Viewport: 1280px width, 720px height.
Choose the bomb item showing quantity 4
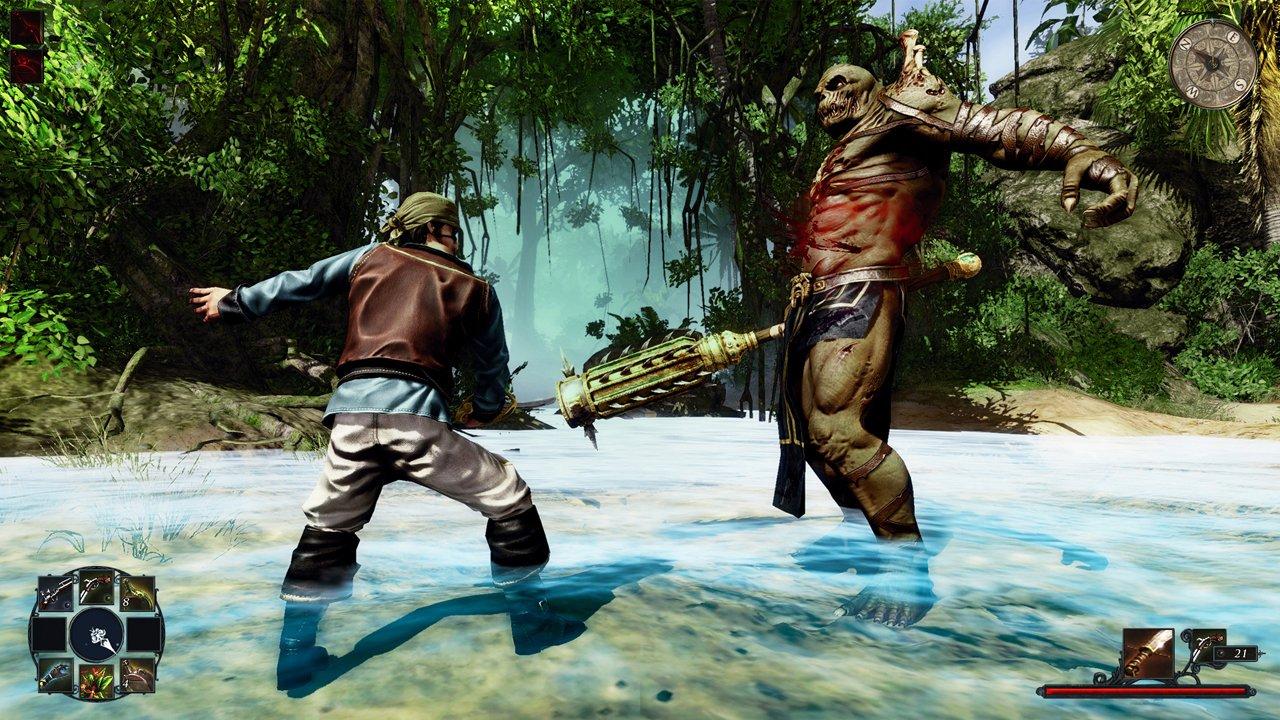tap(136, 674)
